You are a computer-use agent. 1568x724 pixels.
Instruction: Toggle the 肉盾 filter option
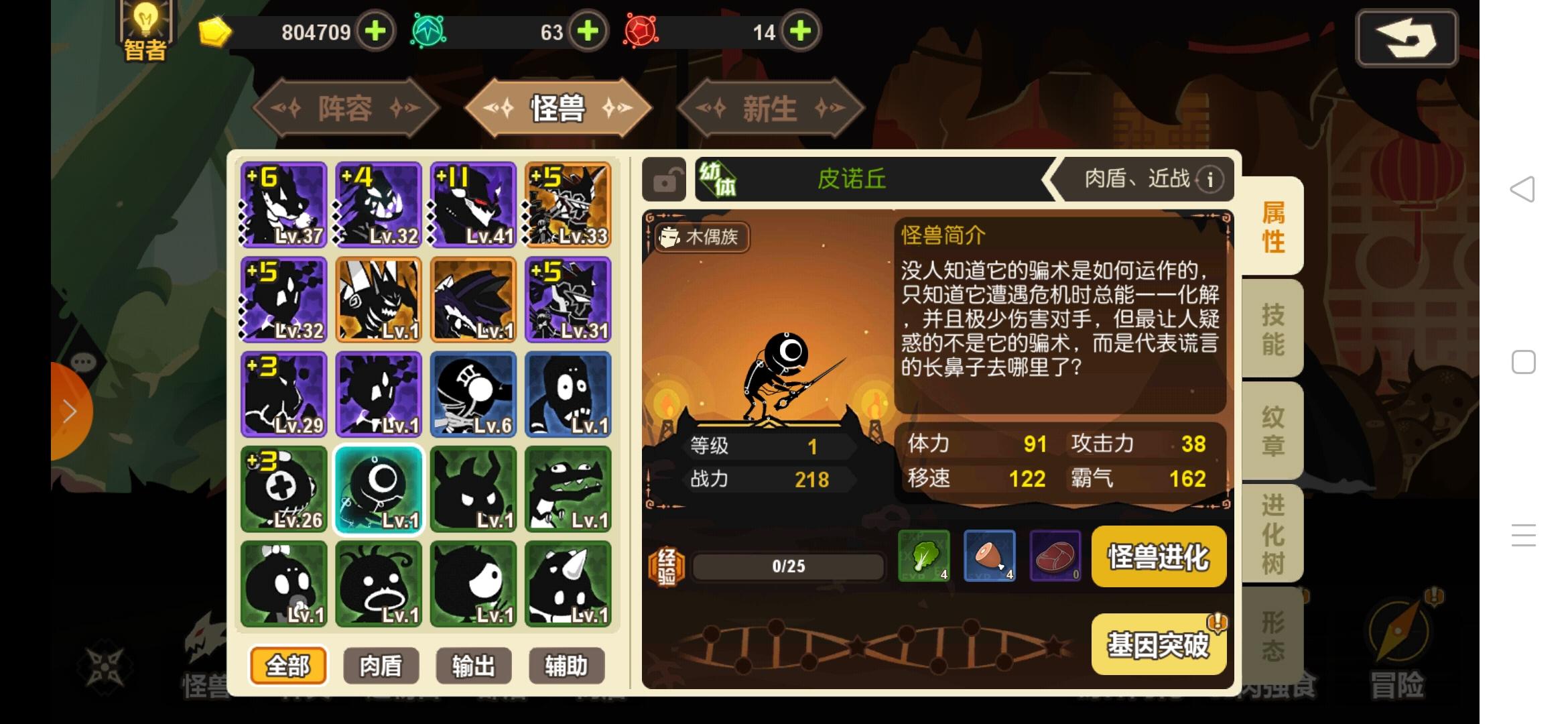pyautogui.click(x=380, y=666)
